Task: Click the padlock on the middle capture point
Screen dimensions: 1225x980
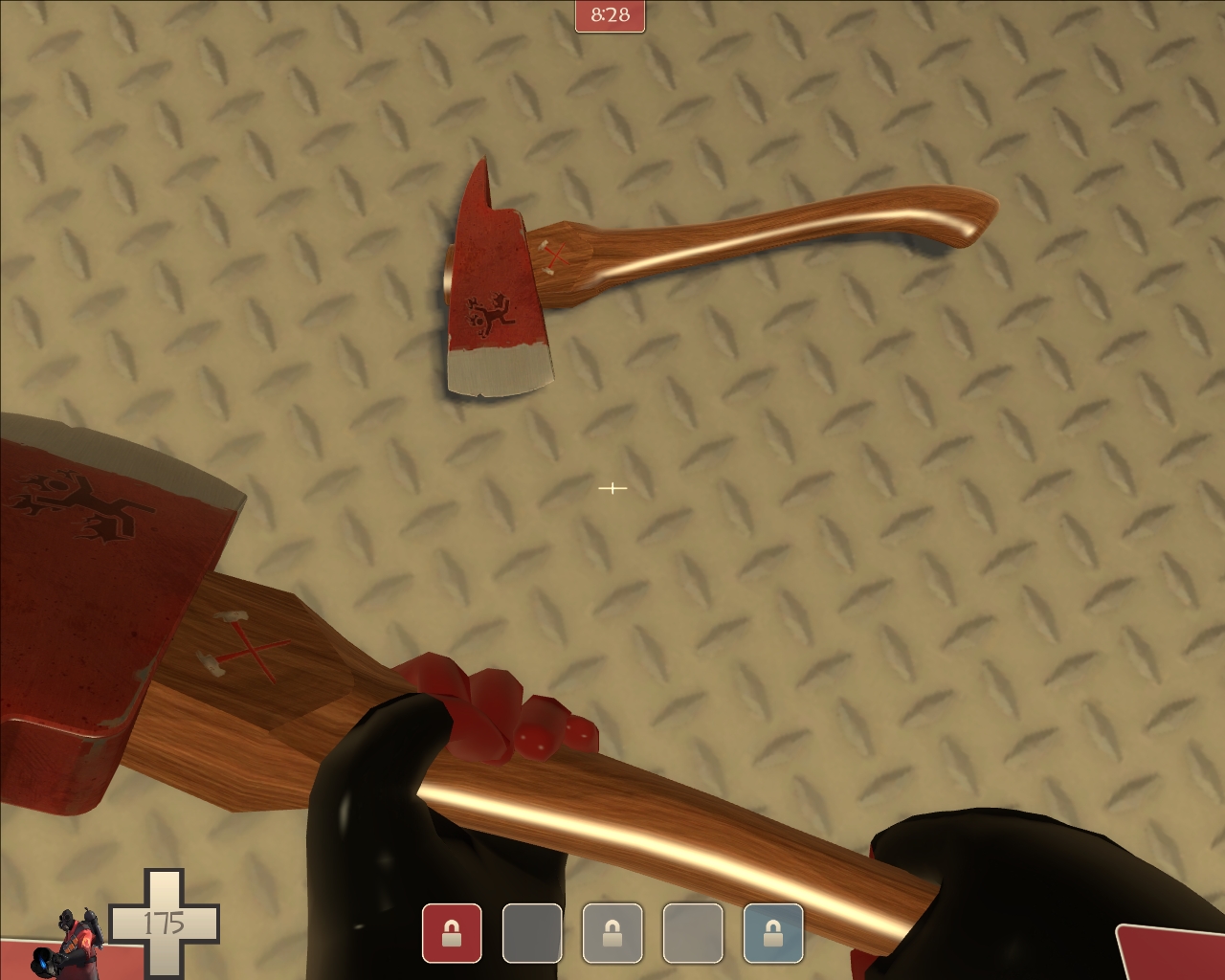Action: 612,933
